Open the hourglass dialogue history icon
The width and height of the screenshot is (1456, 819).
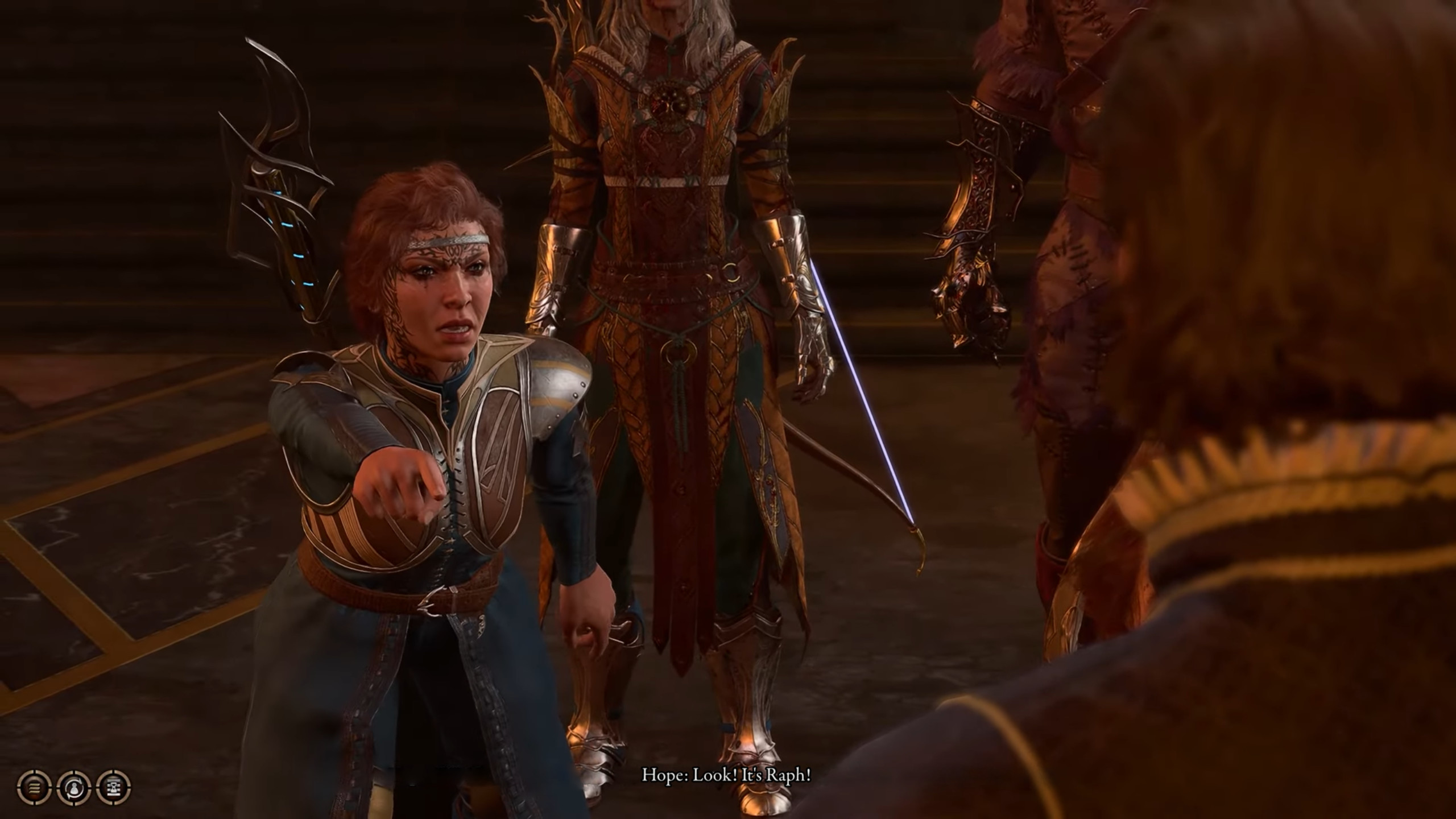pyautogui.click(x=114, y=788)
